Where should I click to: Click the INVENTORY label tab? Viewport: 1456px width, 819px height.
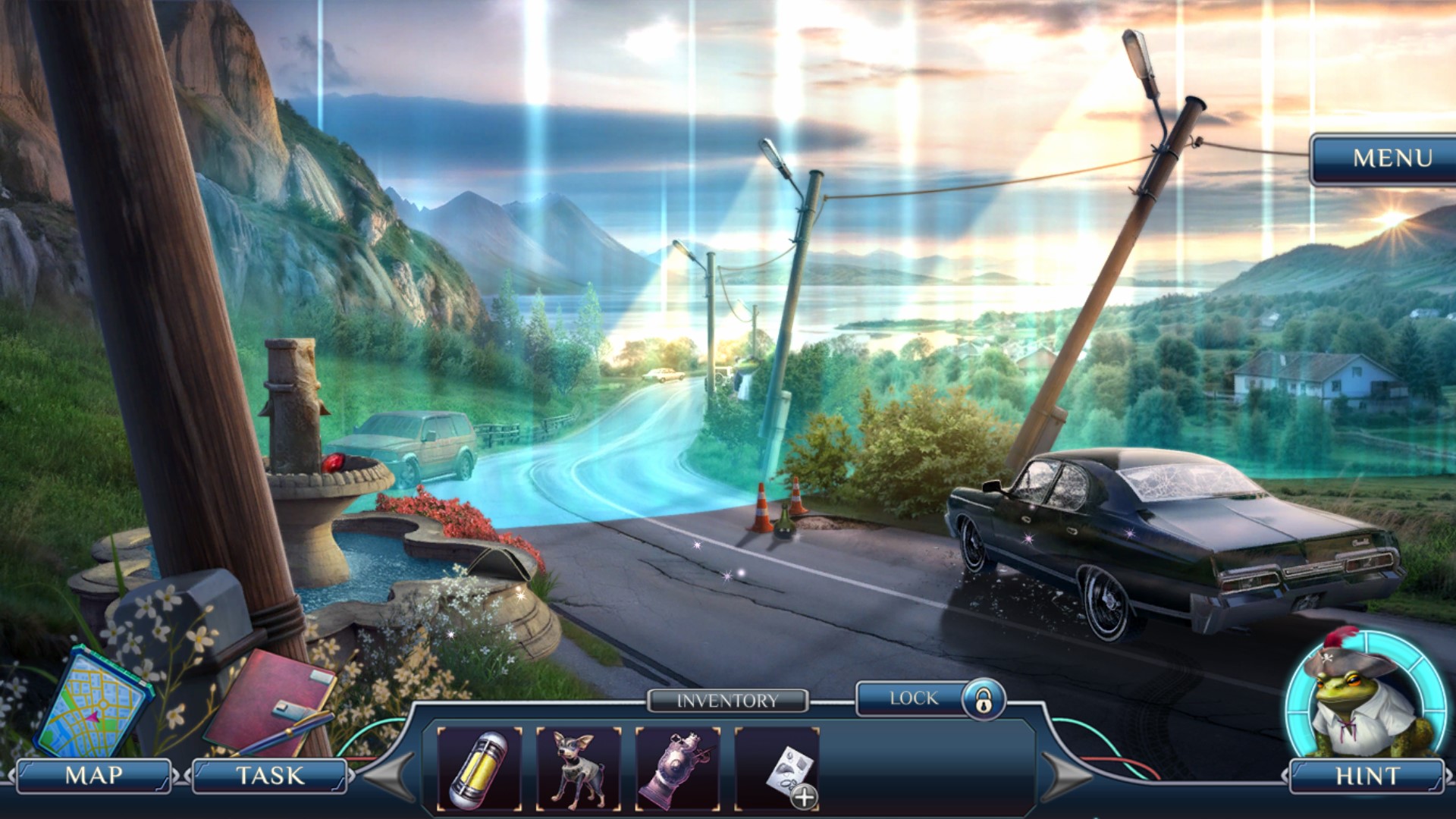[727, 701]
